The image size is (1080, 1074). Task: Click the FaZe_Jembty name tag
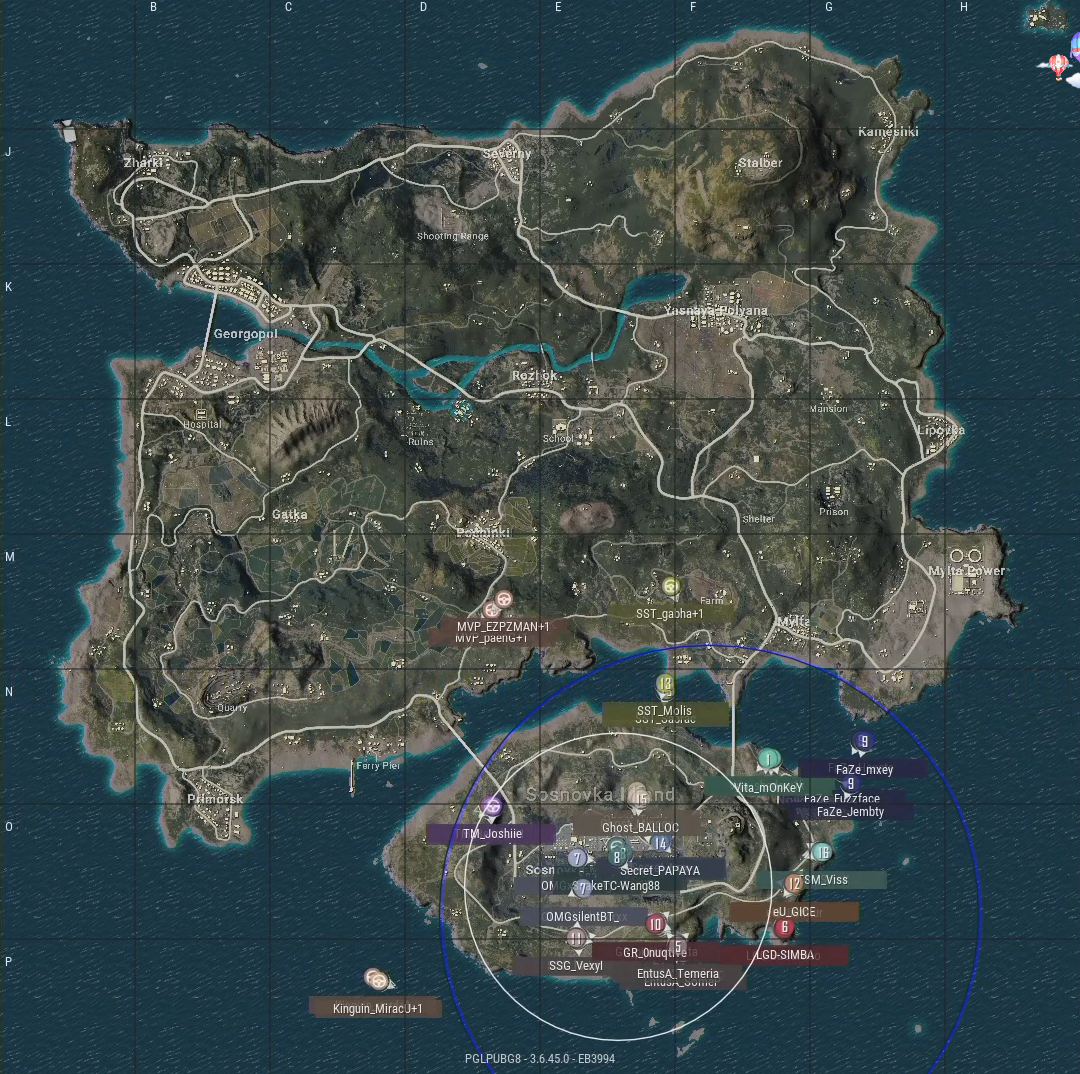(850, 812)
